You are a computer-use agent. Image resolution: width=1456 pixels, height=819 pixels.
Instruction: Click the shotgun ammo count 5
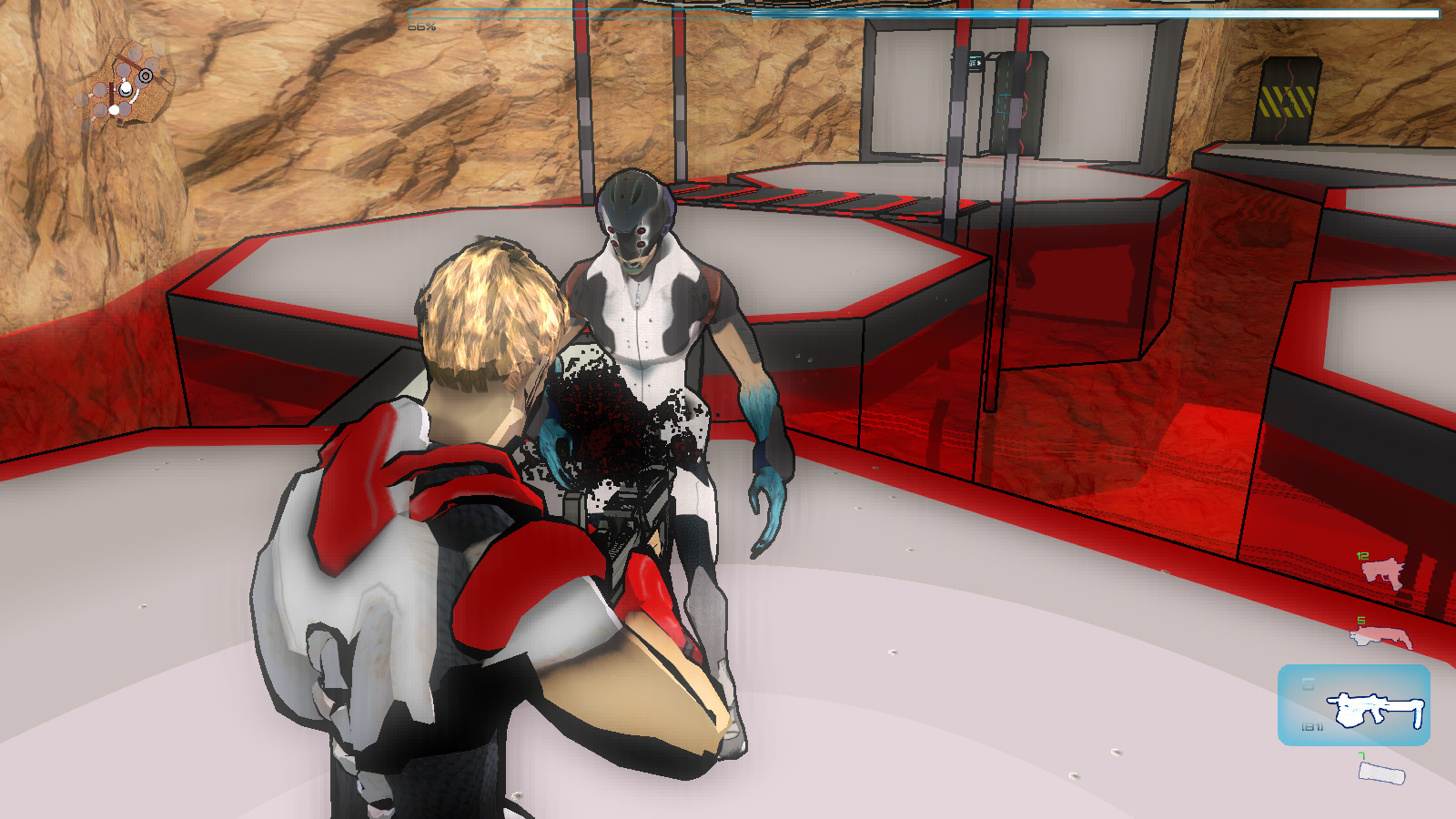1360,621
